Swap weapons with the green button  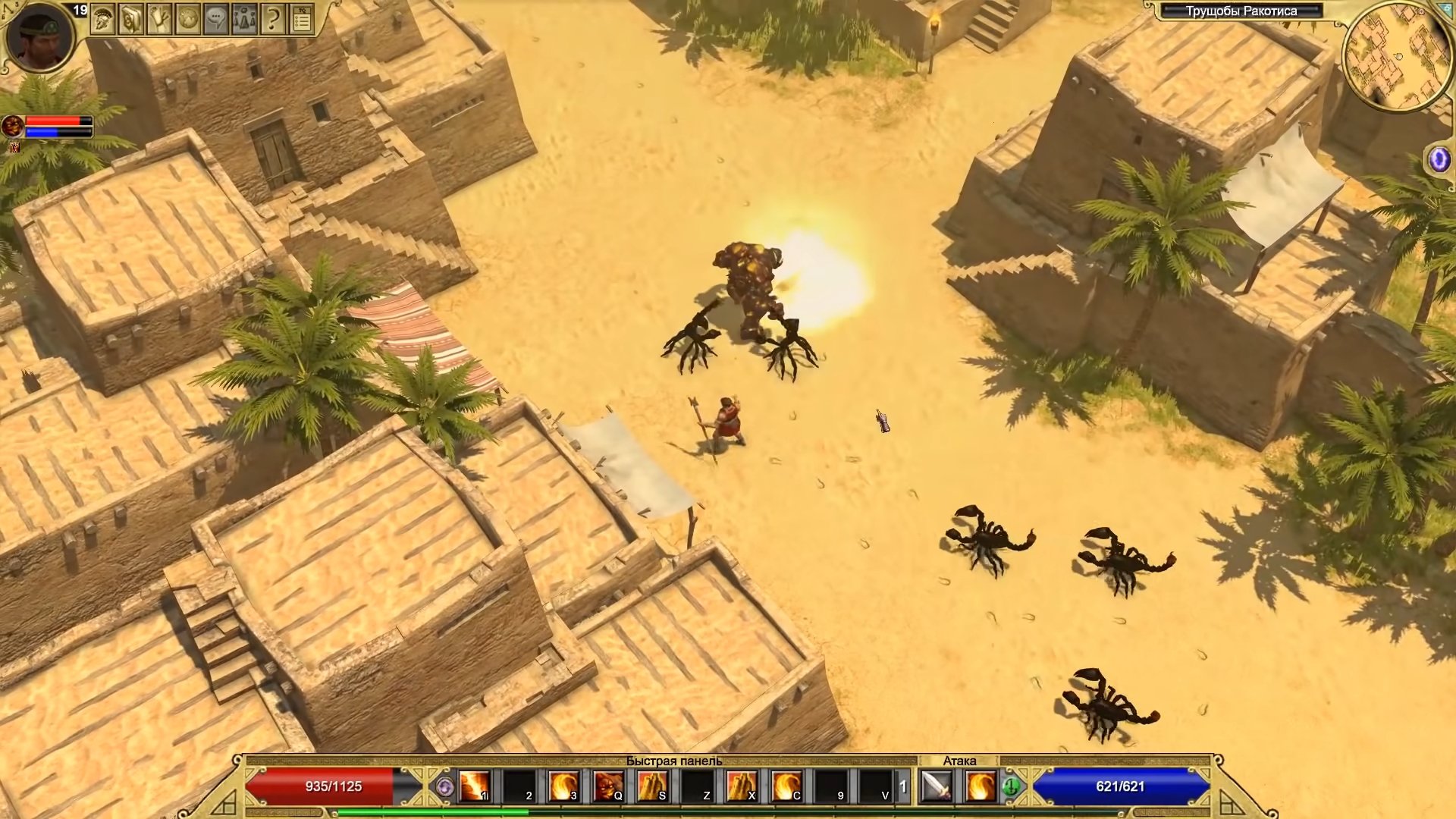(1011, 788)
